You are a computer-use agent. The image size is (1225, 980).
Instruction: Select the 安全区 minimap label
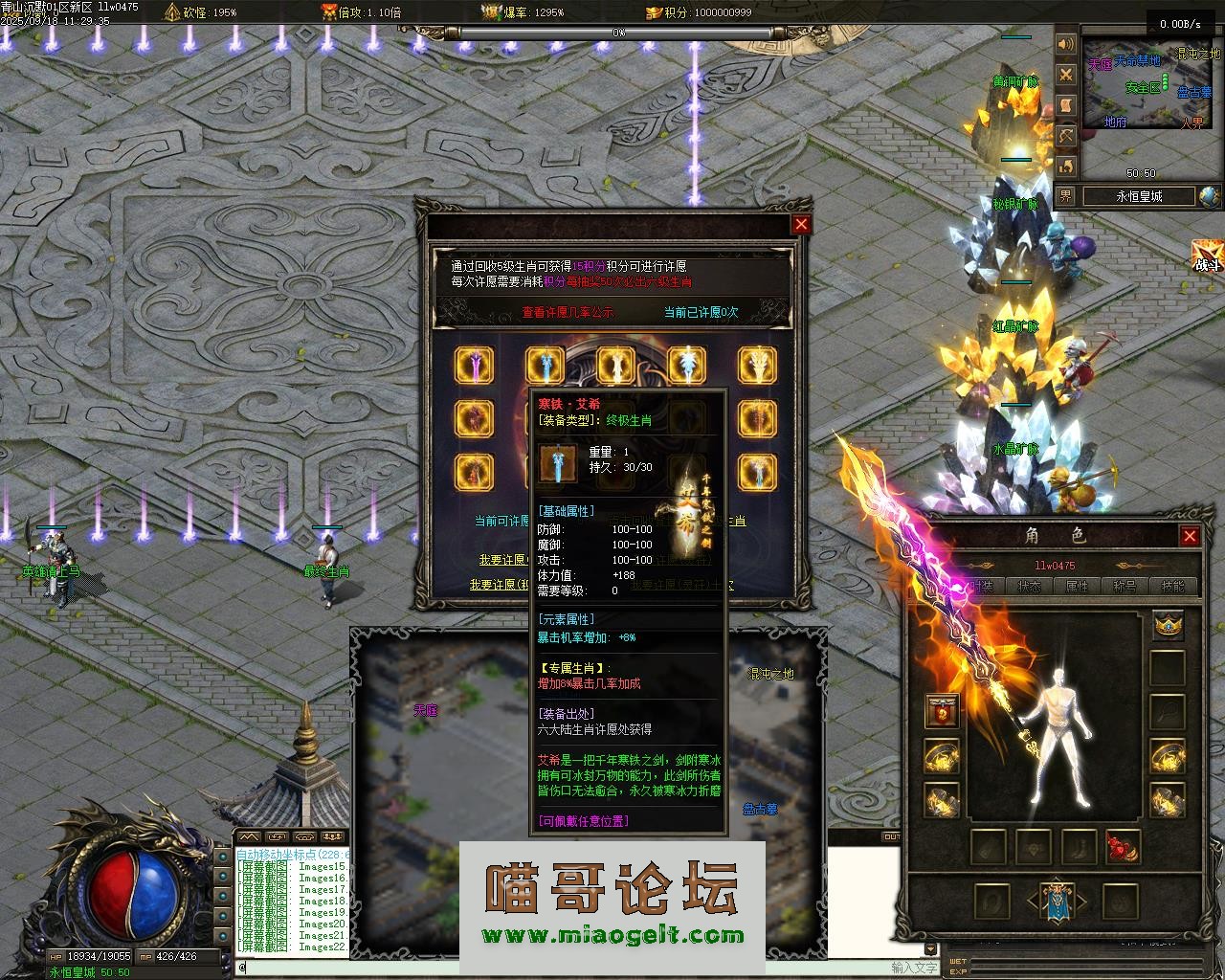pyautogui.click(x=1142, y=87)
